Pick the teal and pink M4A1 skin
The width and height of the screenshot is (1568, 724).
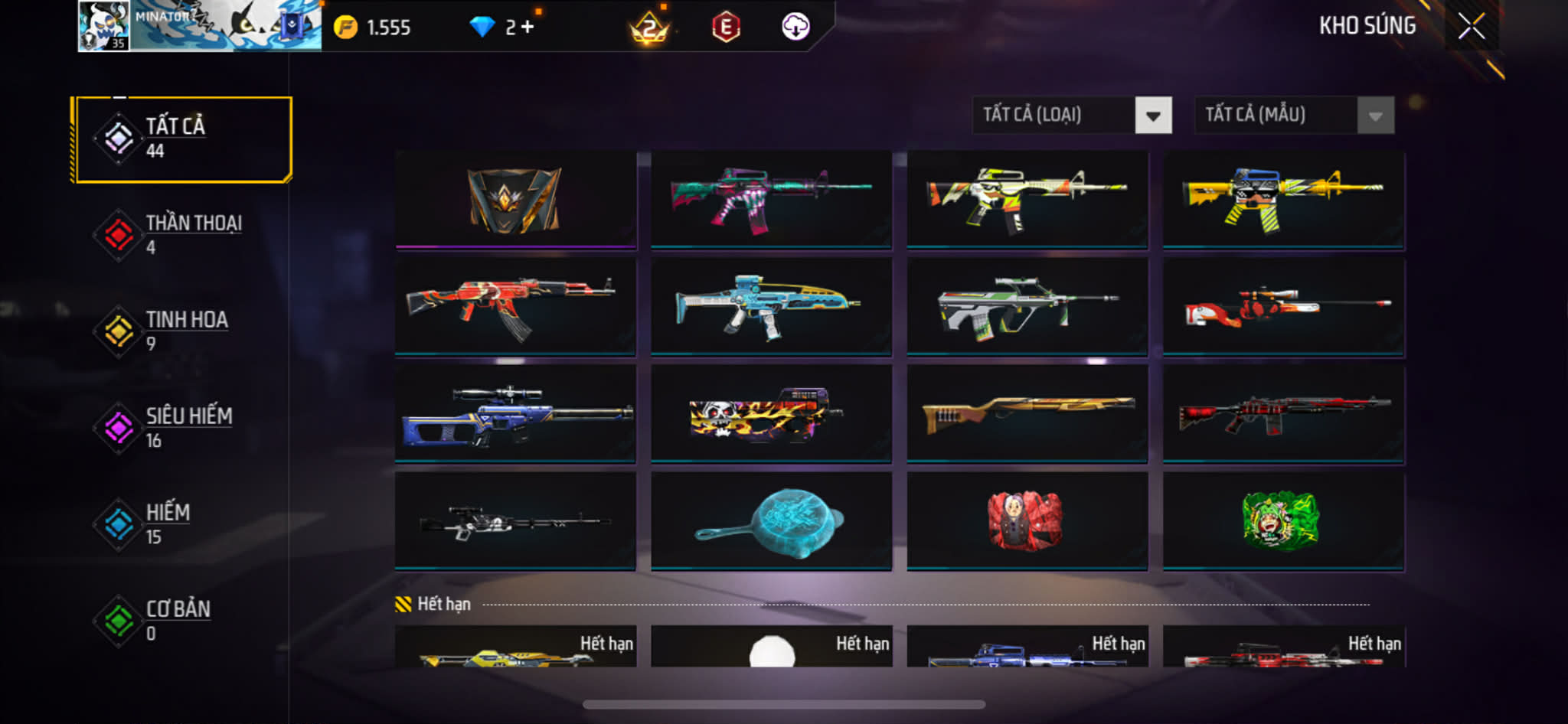coord(771,200)
